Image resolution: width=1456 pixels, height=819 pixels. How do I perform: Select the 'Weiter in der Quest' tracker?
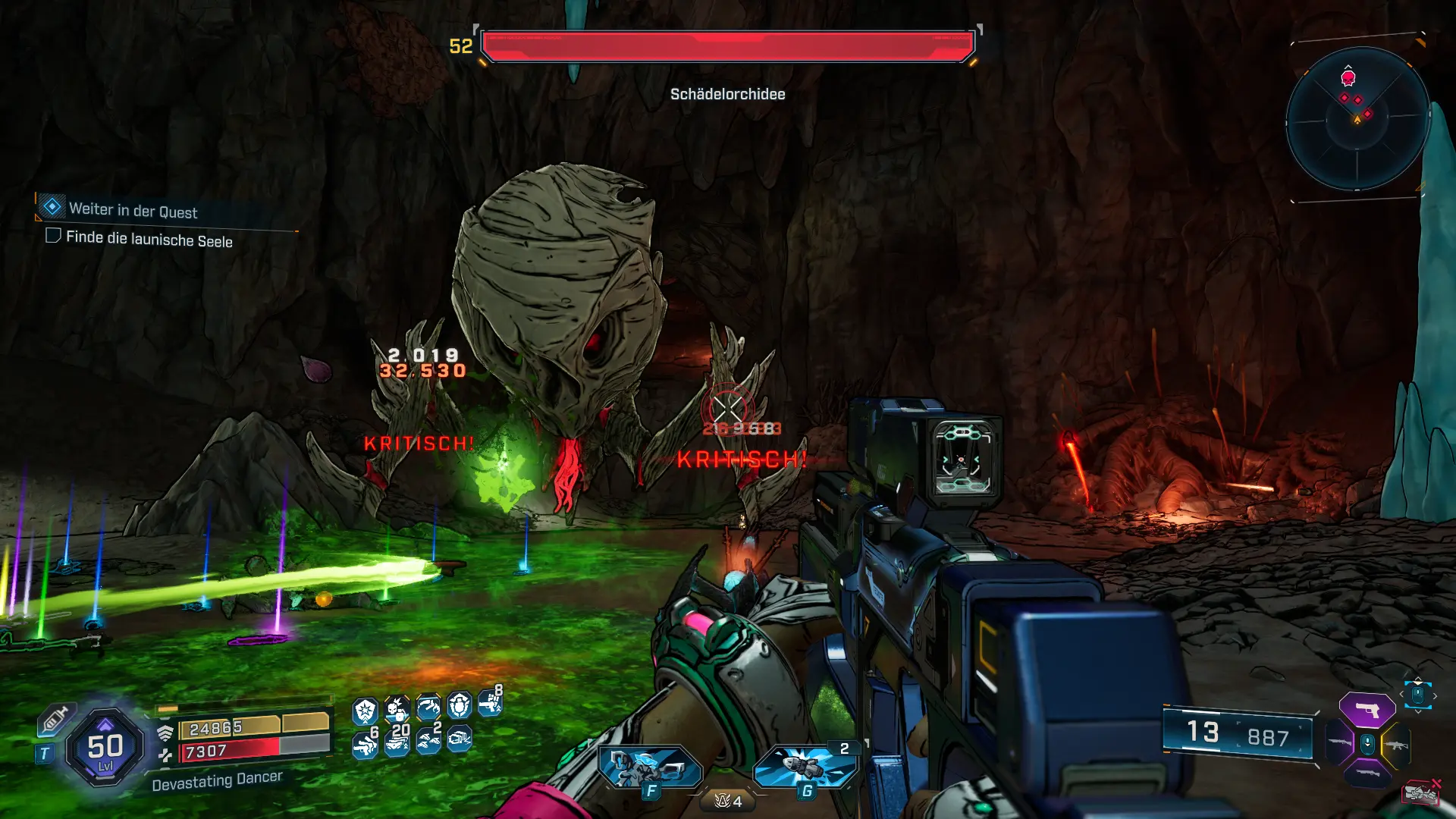[133, 210]
